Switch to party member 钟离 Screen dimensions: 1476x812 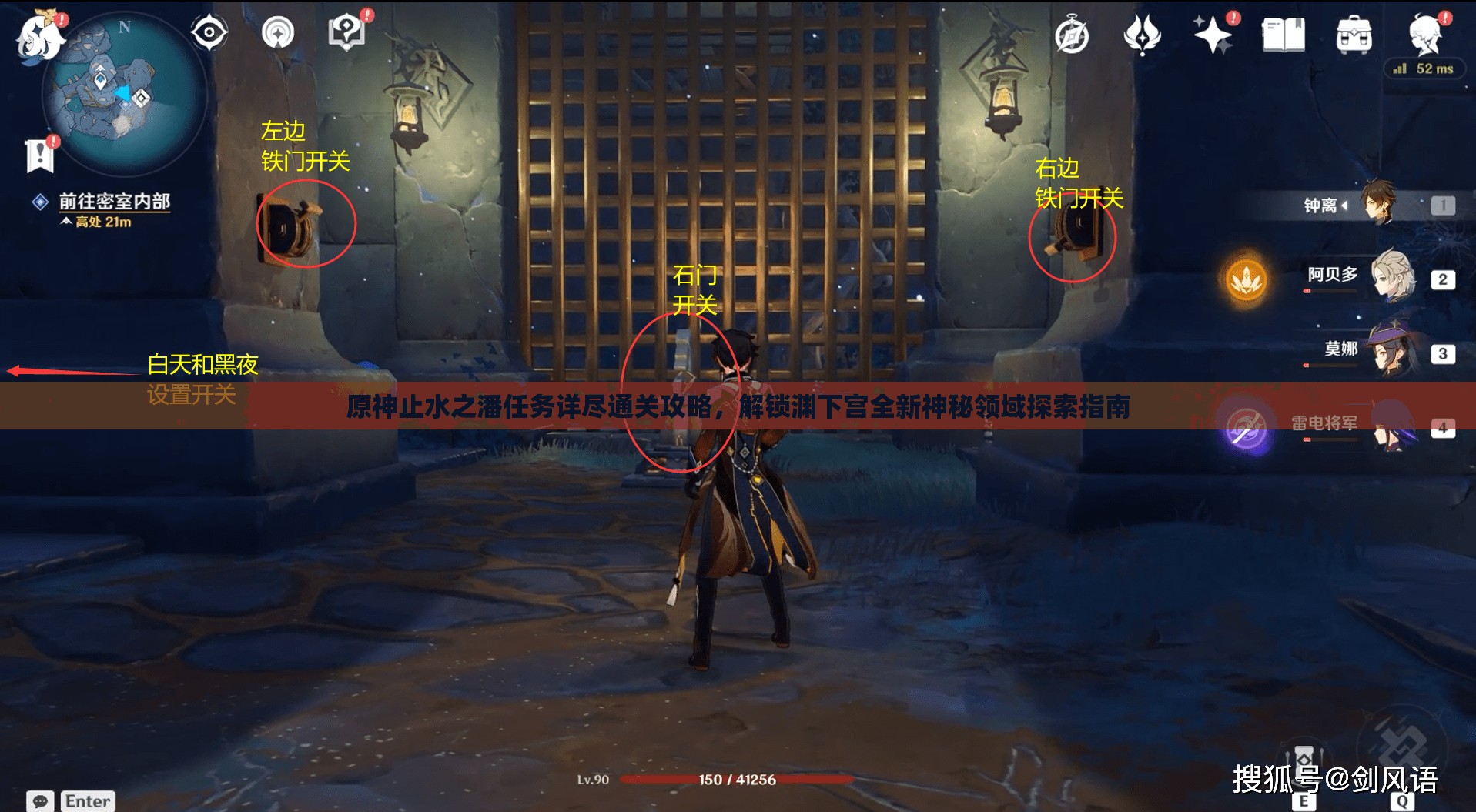(x=1378, y=204)
